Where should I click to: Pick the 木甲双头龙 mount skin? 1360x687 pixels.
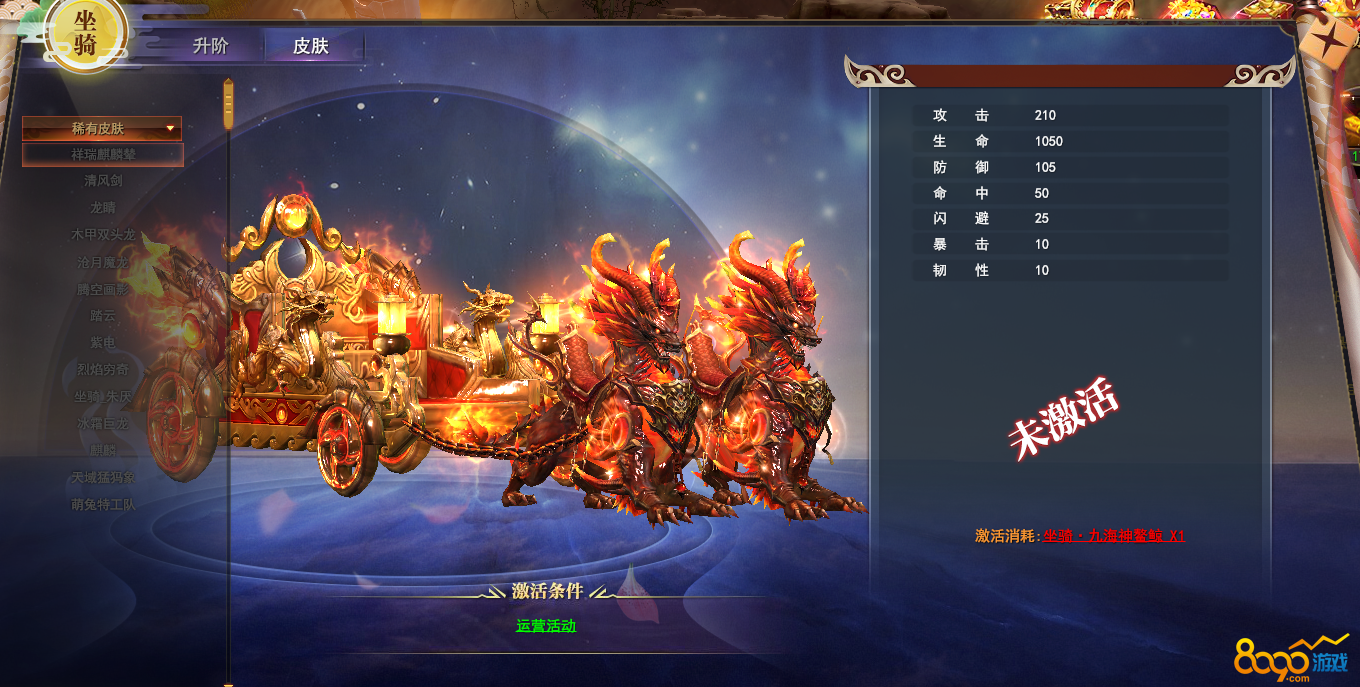point(103,235)
